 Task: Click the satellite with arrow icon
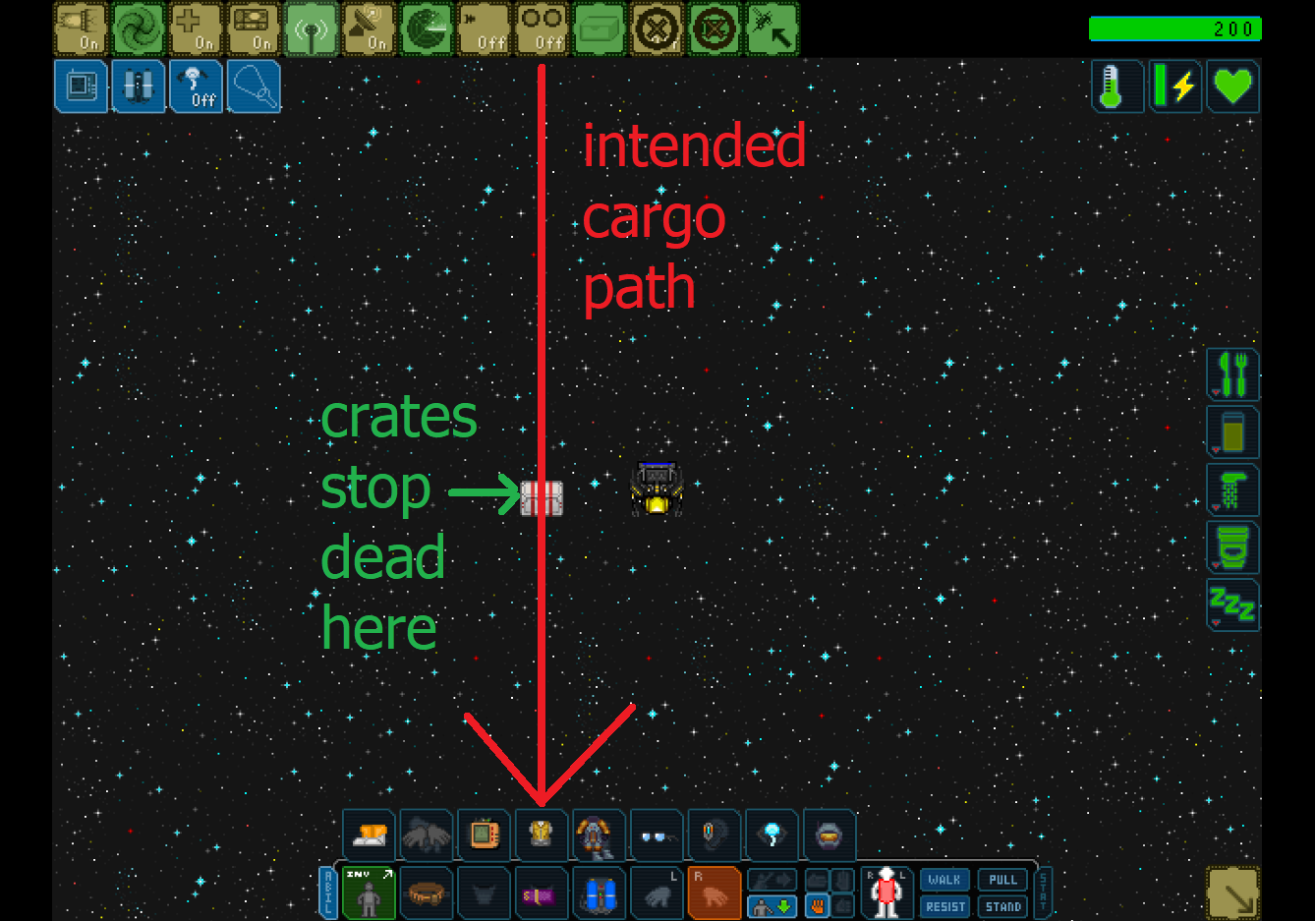coord(772,29)
